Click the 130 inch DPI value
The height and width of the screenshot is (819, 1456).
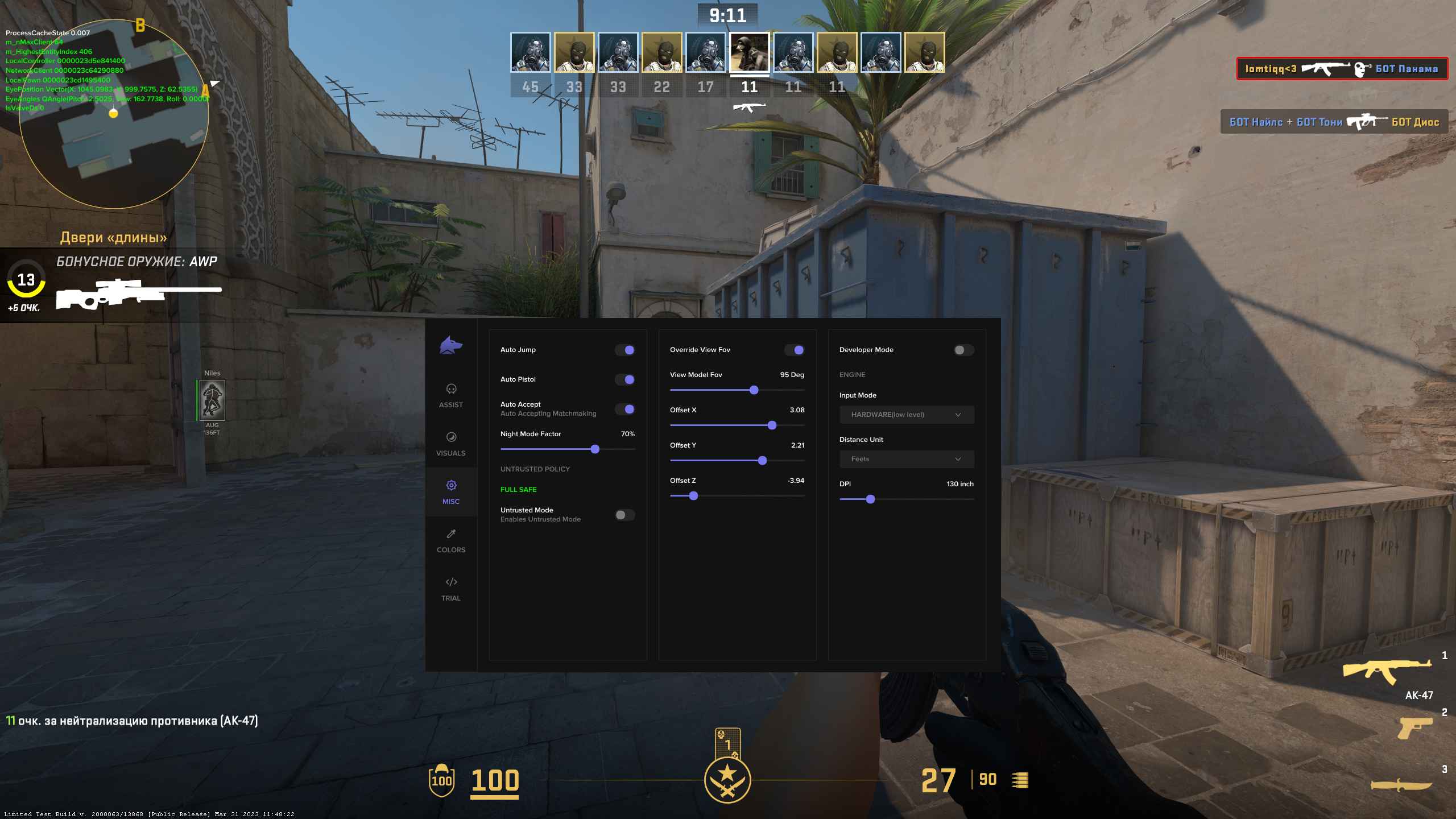[959, 484]
